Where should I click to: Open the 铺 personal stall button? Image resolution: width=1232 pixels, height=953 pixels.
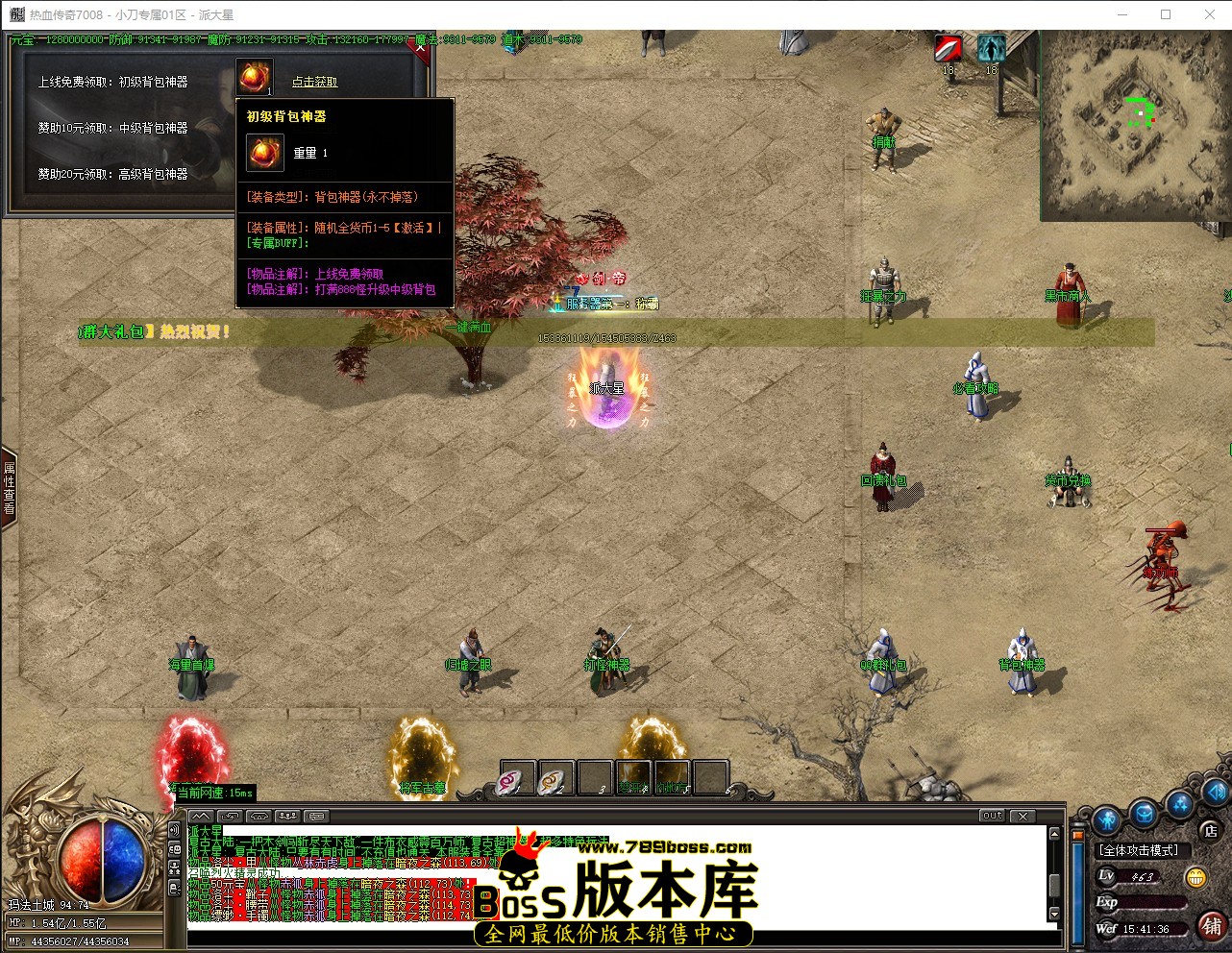click(x=1213, y=926)
